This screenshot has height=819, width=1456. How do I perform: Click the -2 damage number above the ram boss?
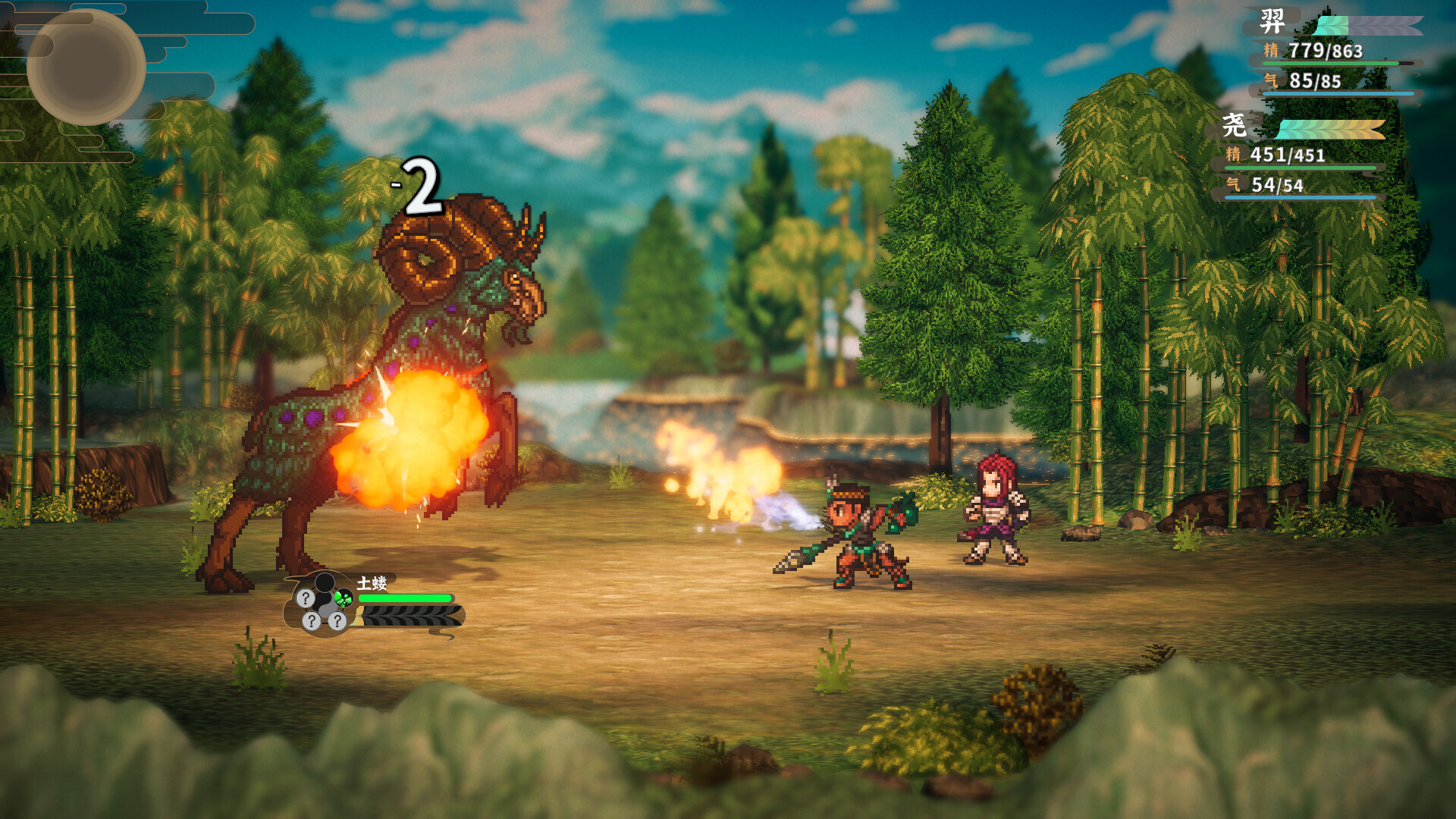click(x=420, y=184)
